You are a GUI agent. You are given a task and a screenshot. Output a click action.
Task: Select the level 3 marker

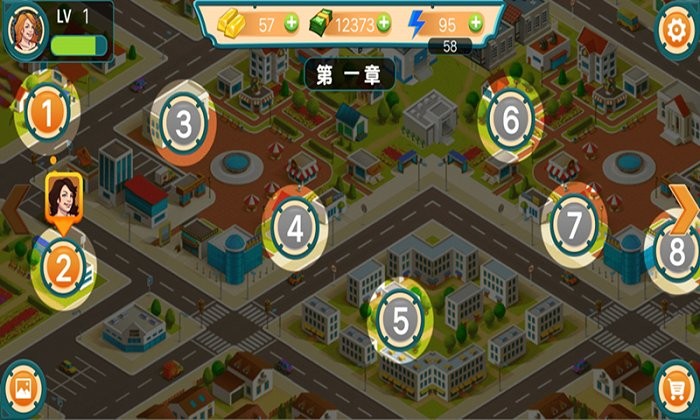[x=183, y=124]
